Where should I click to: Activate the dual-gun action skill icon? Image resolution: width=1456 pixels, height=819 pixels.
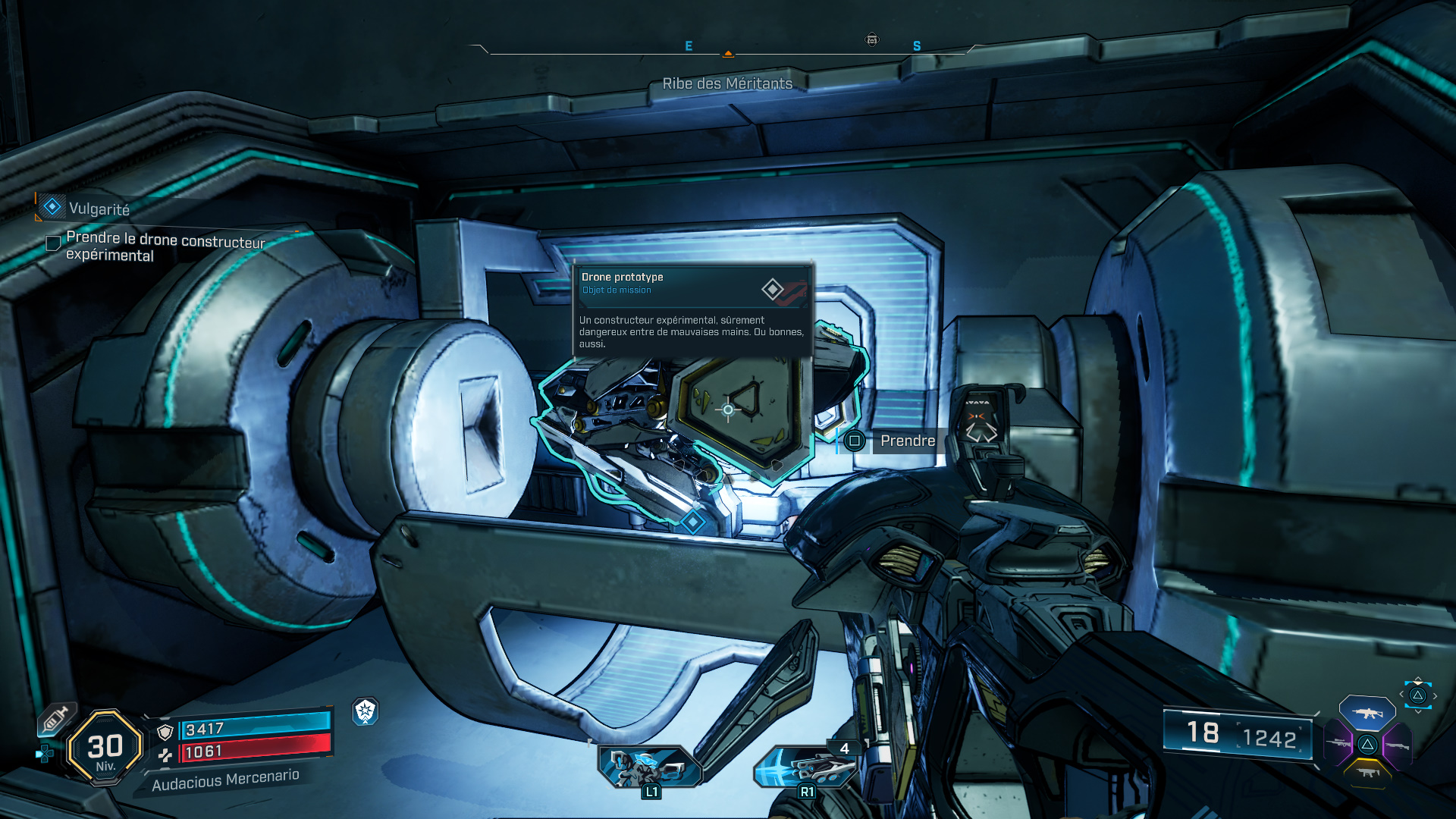[649, 766]
